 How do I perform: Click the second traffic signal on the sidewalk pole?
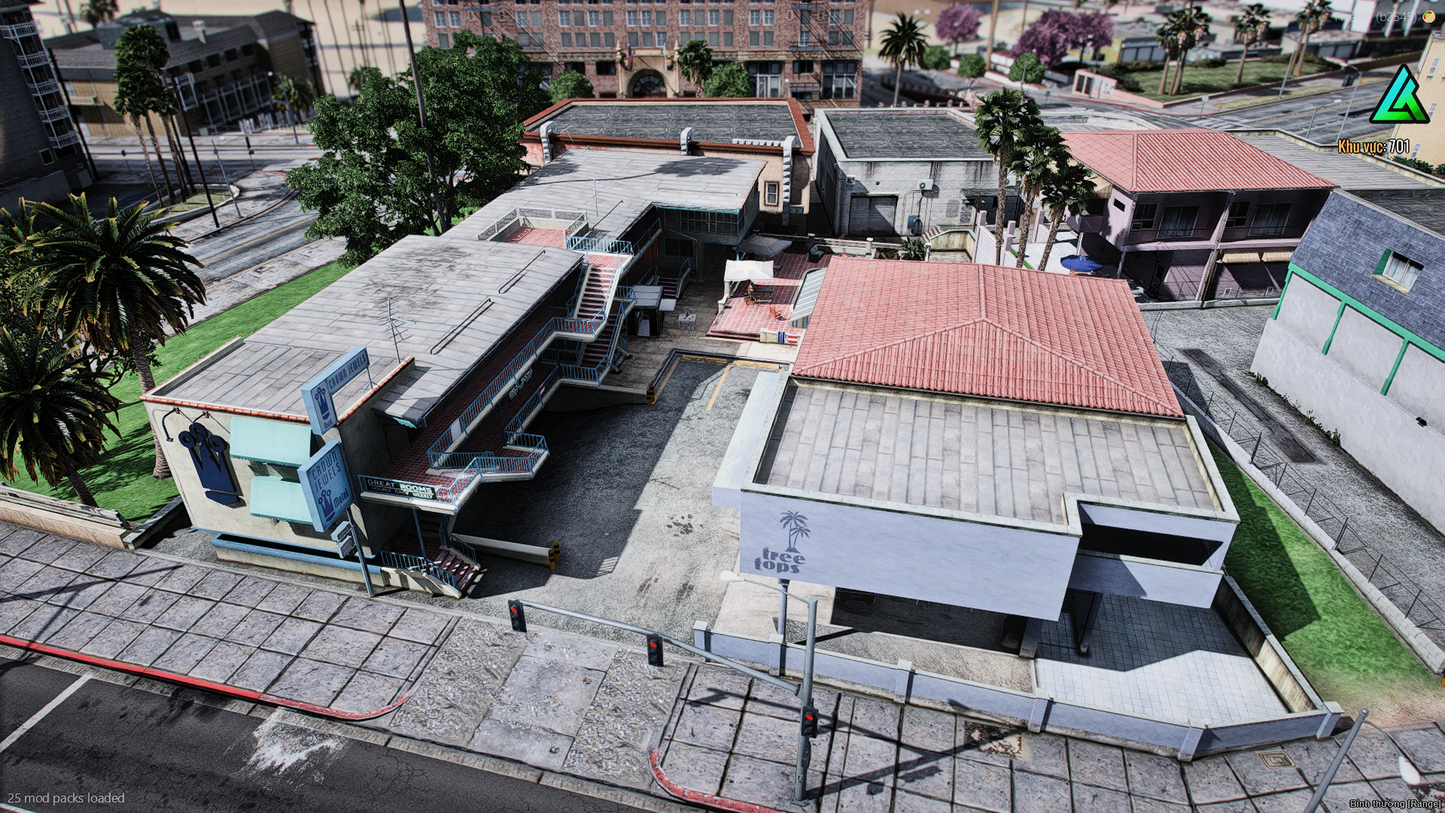[653, 648]
